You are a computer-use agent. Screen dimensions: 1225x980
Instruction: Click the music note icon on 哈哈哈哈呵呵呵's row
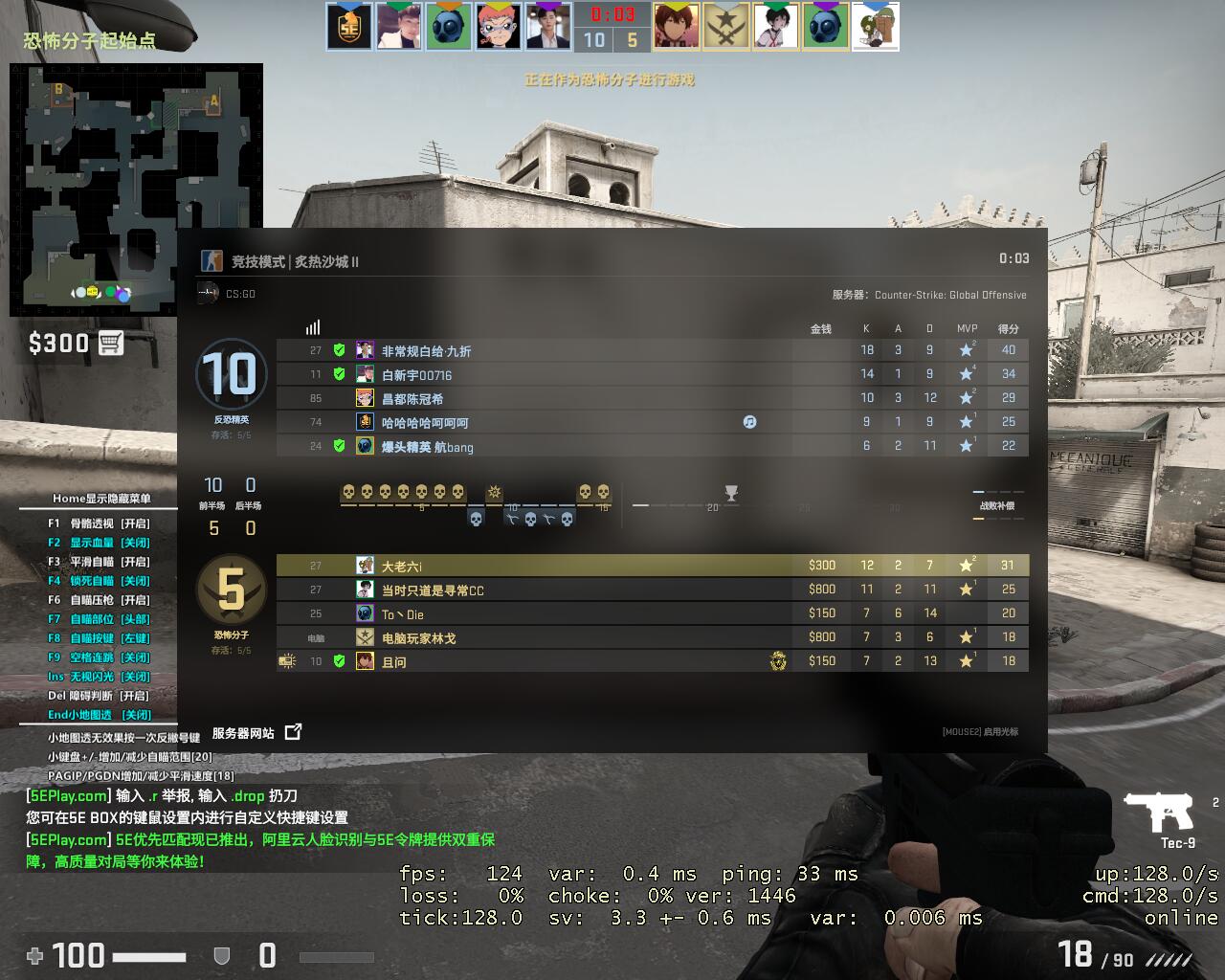[x=749, y=422]
